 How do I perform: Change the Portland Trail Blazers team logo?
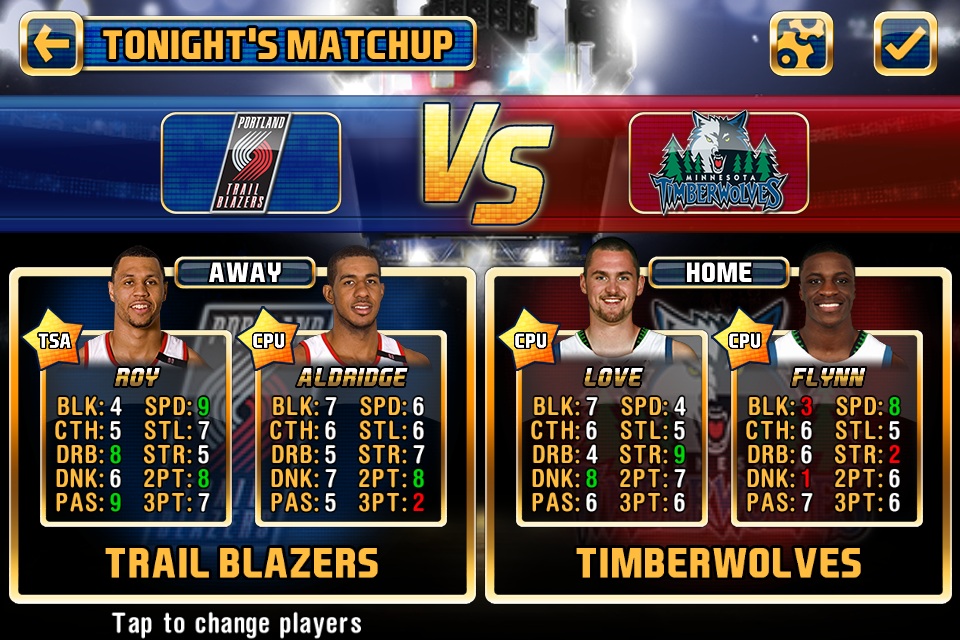(x=251, y=162)
